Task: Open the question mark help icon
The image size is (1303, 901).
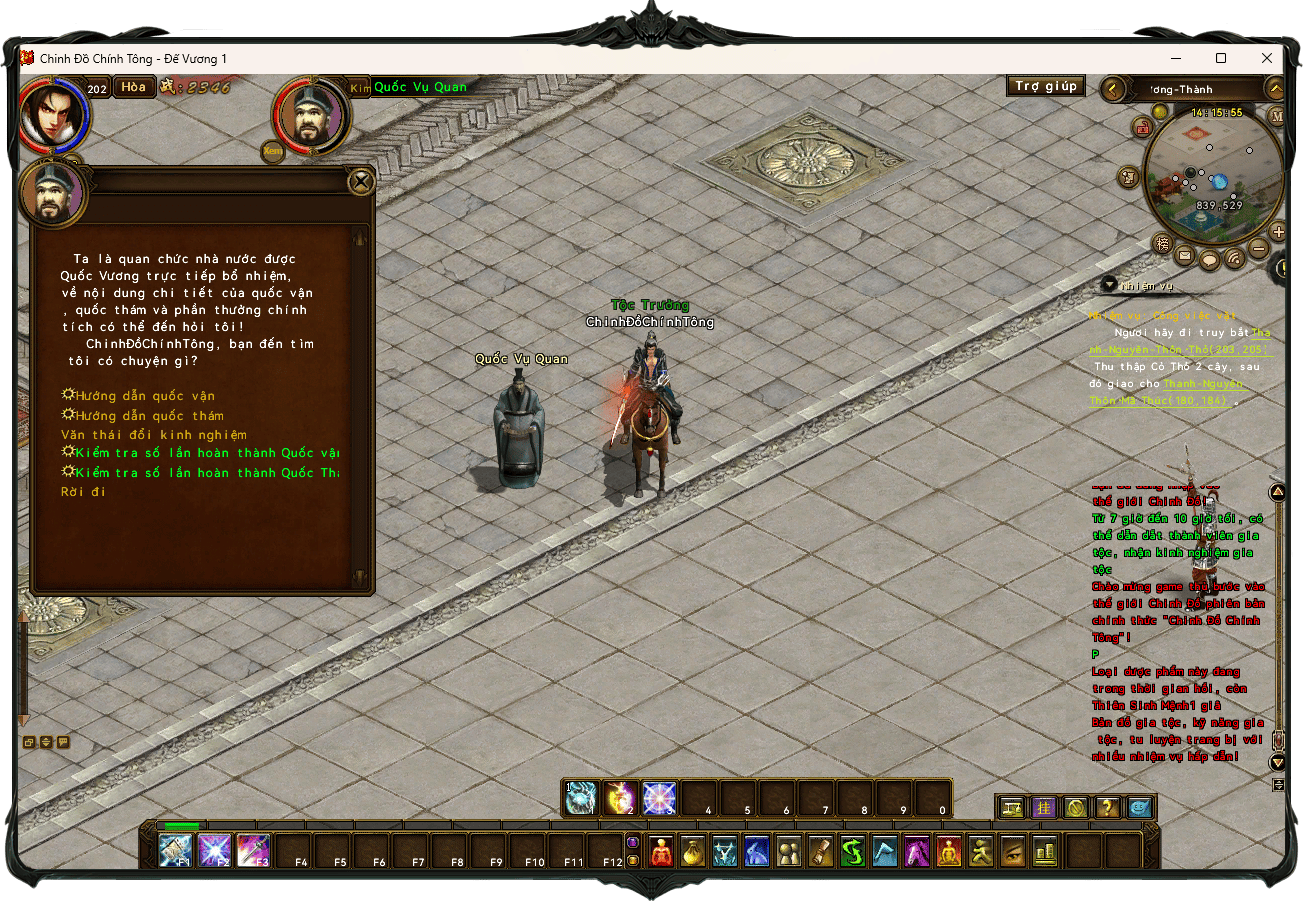Action: pyautogui.click(x=1107, y=807)
